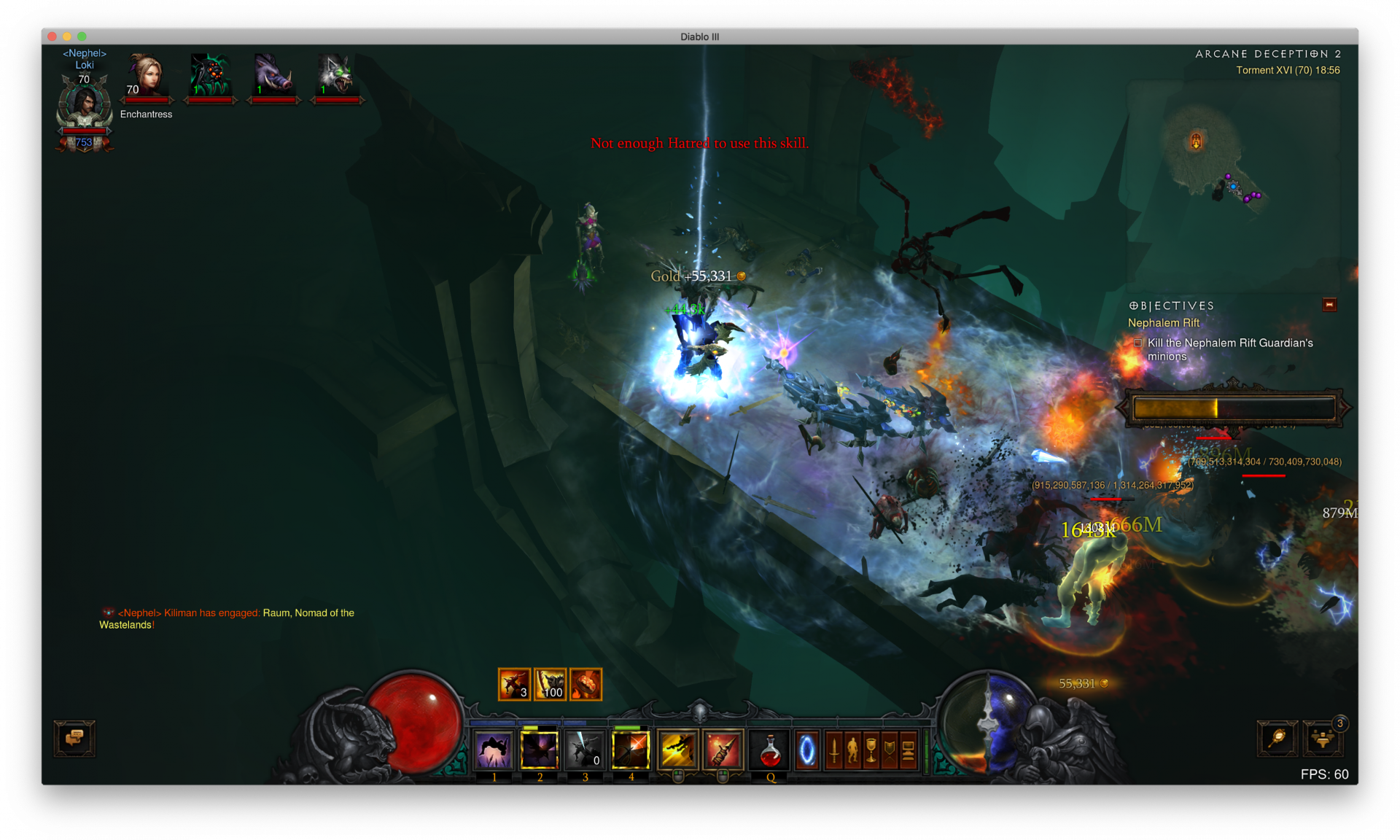This screenshot has height=840, width=1400.
Task: Use the raven Companion skill in slot 2
Action: click(540, 750)
